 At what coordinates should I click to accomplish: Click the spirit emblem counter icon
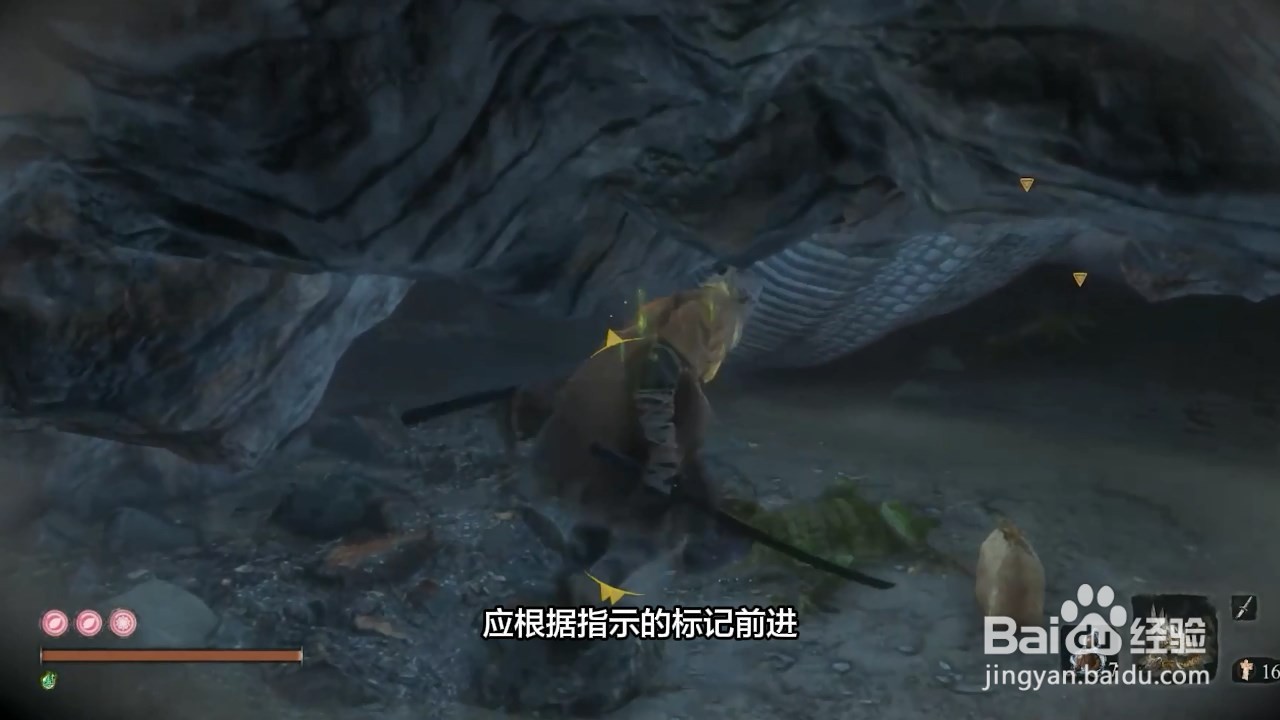(x=1248, y=669)
